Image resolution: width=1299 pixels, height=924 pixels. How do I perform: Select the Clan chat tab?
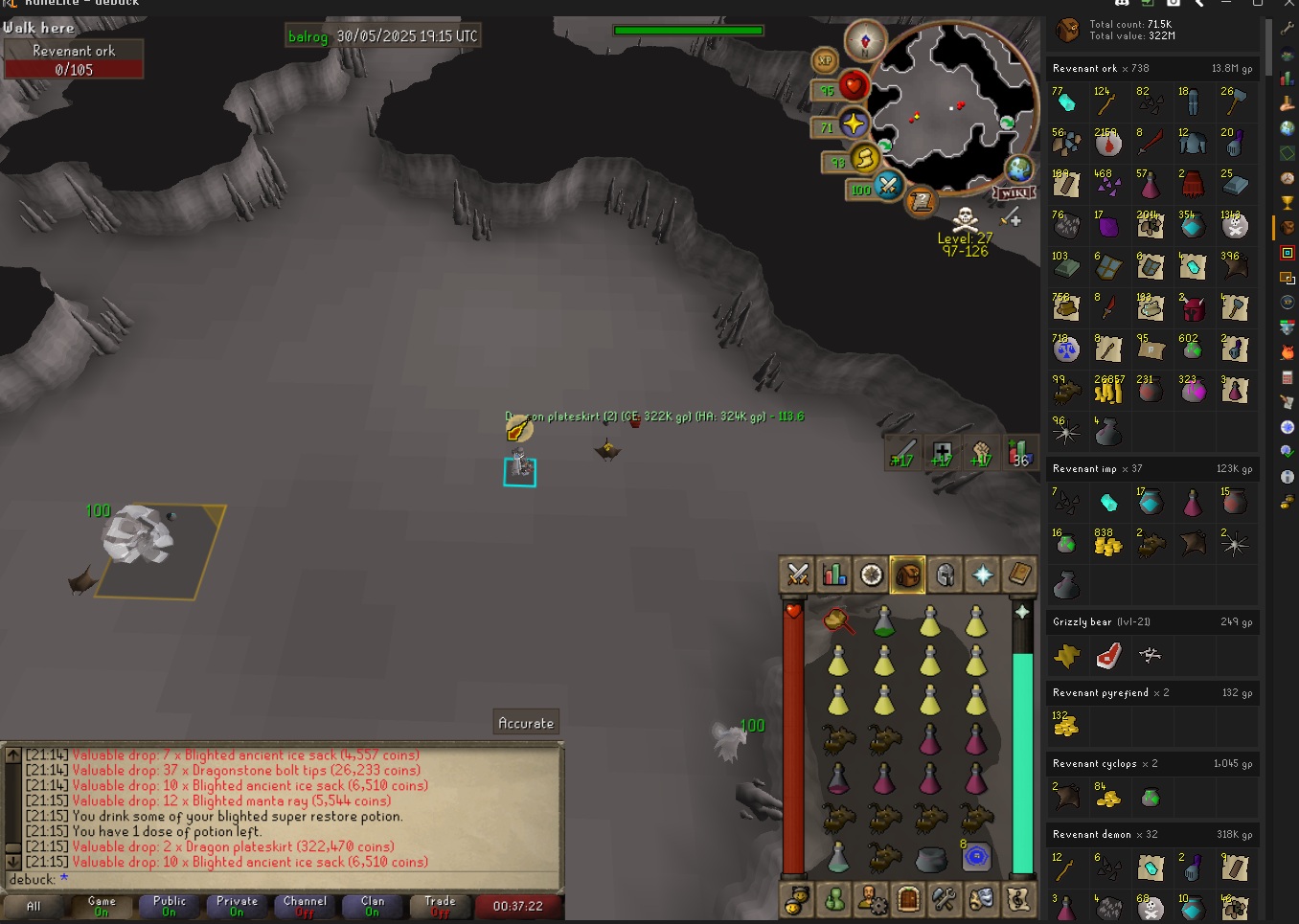(x=373, y=906)
